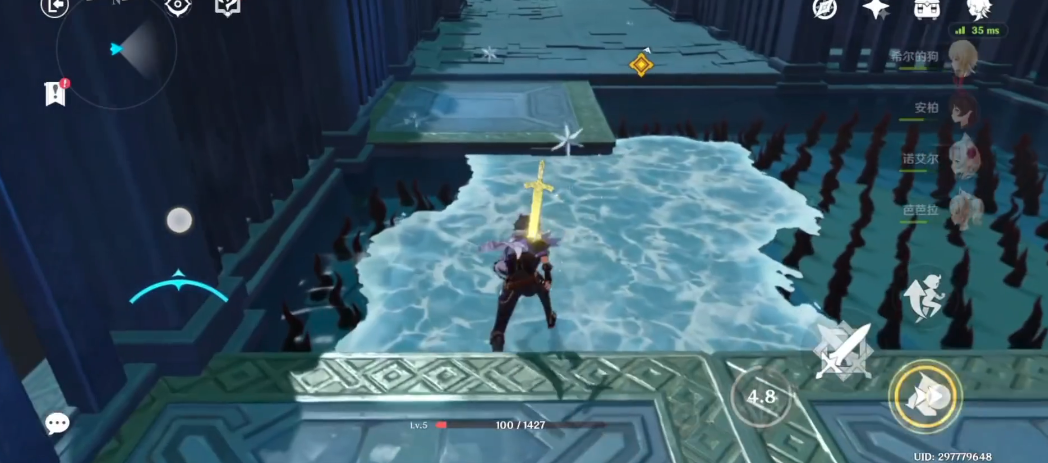Open the quest bookmark with red alert

54,93
